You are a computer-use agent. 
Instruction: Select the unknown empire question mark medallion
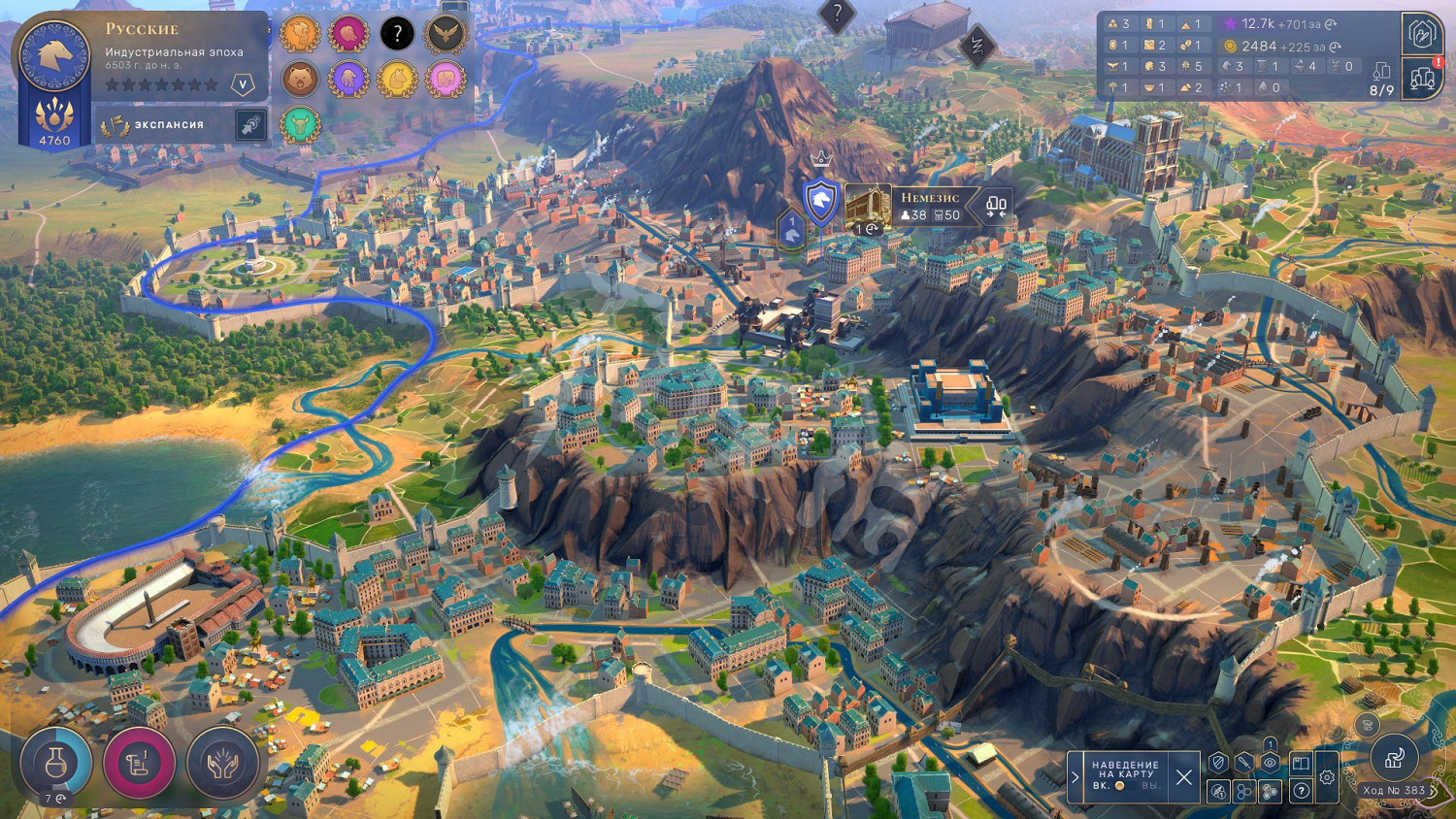point(397,34)
